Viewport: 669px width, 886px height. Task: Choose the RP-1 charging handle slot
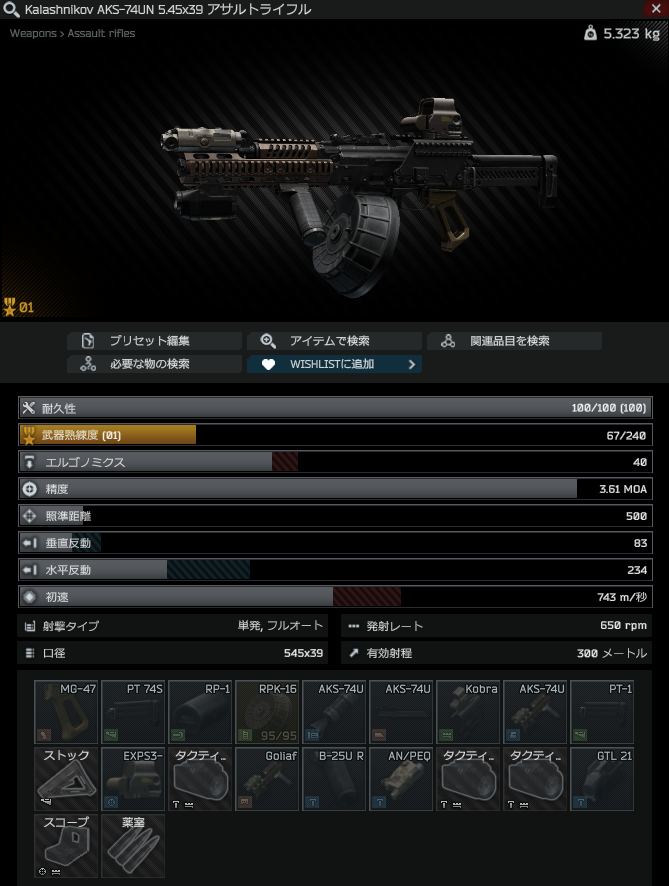(x=200, y=712)
